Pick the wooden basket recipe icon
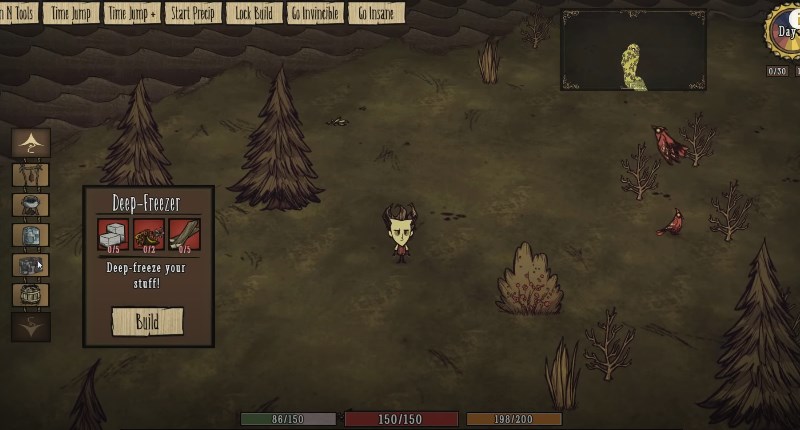The image size is (800, 430). click(x=30, y=295)
